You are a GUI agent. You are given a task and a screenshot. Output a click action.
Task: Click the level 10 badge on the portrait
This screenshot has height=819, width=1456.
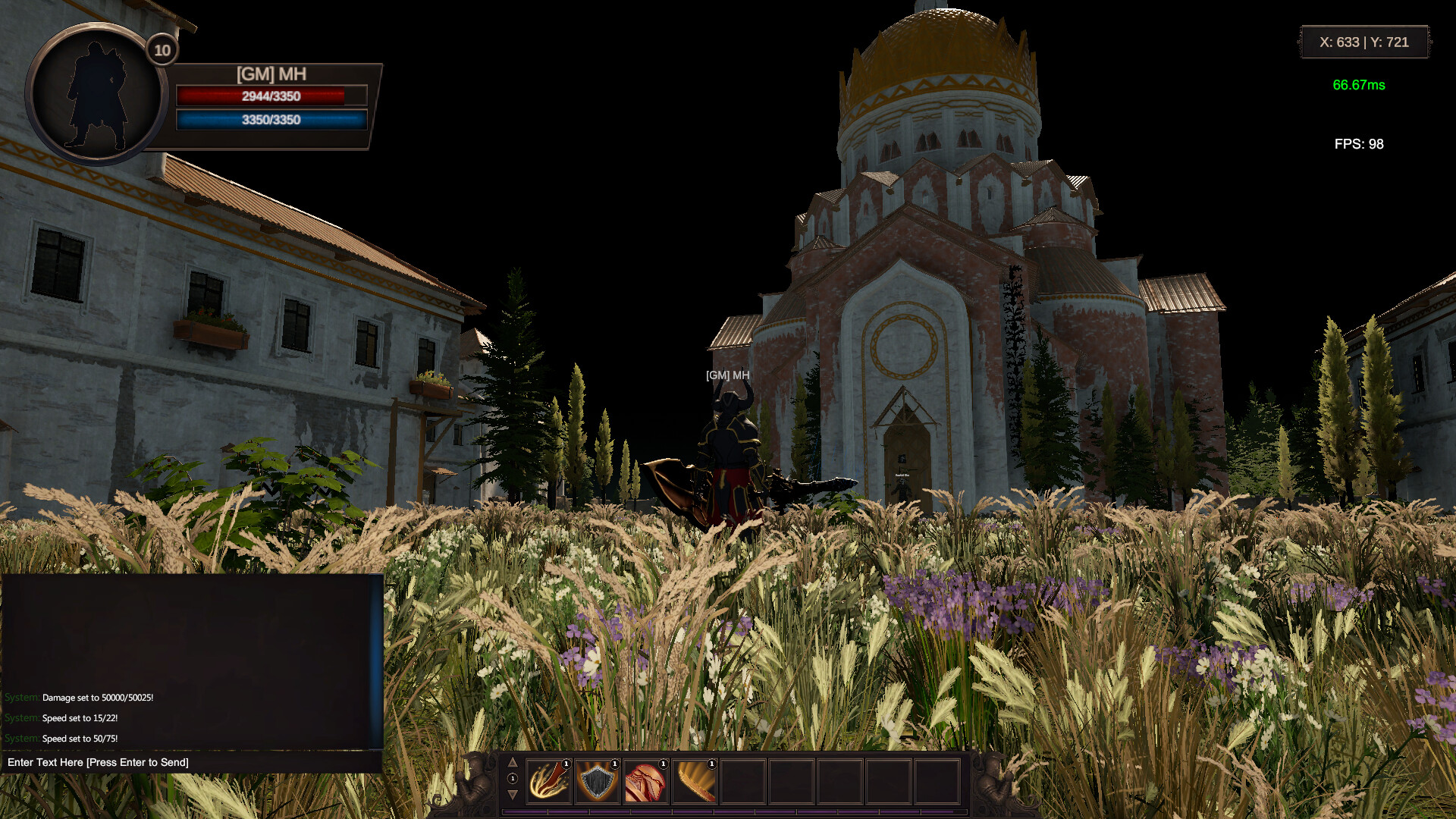(x=162, y=52)
